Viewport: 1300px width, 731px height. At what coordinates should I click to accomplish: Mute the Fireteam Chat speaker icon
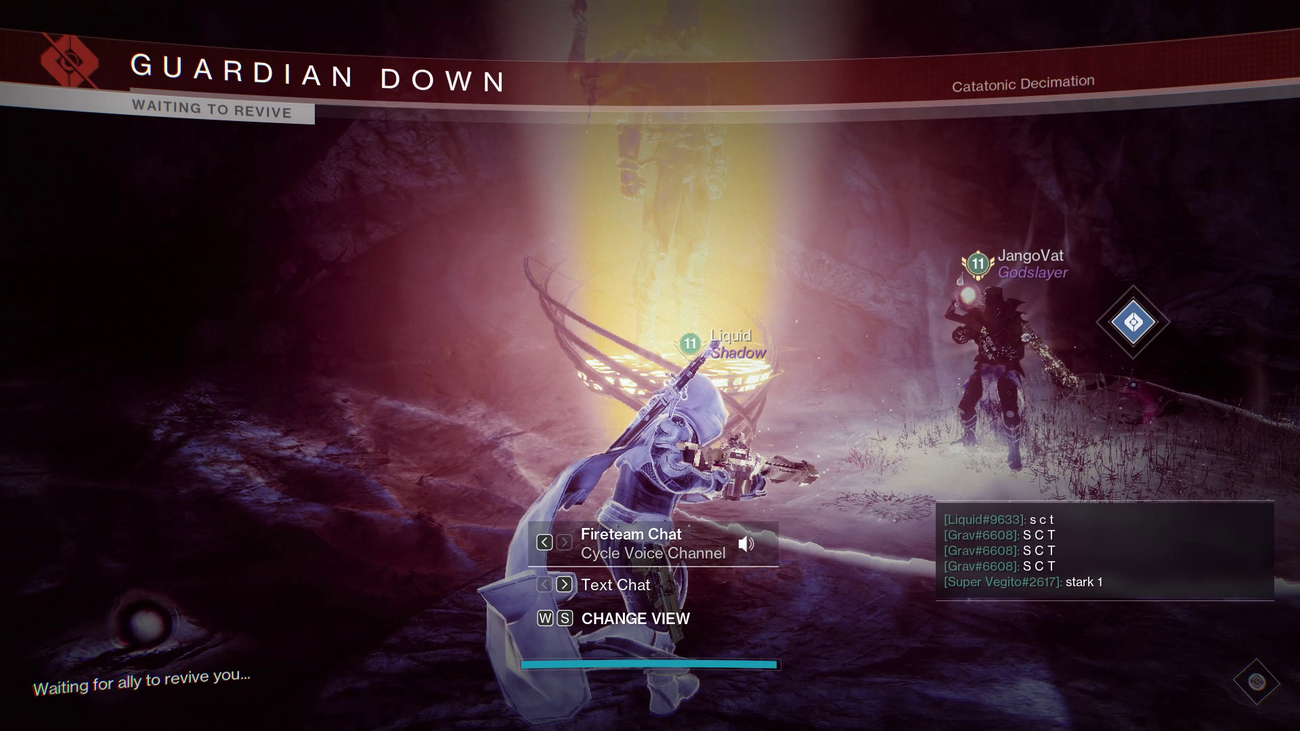point(745,543)
